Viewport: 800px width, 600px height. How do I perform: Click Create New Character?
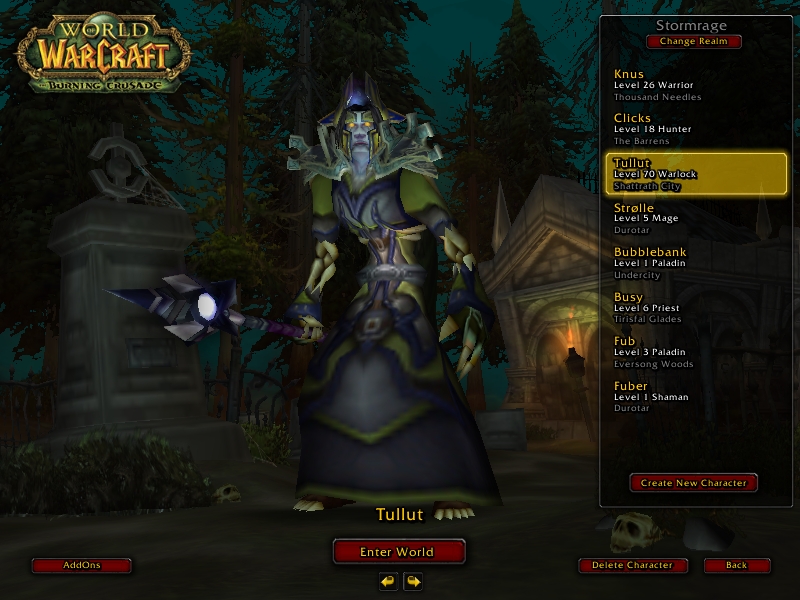coord(694,483)
